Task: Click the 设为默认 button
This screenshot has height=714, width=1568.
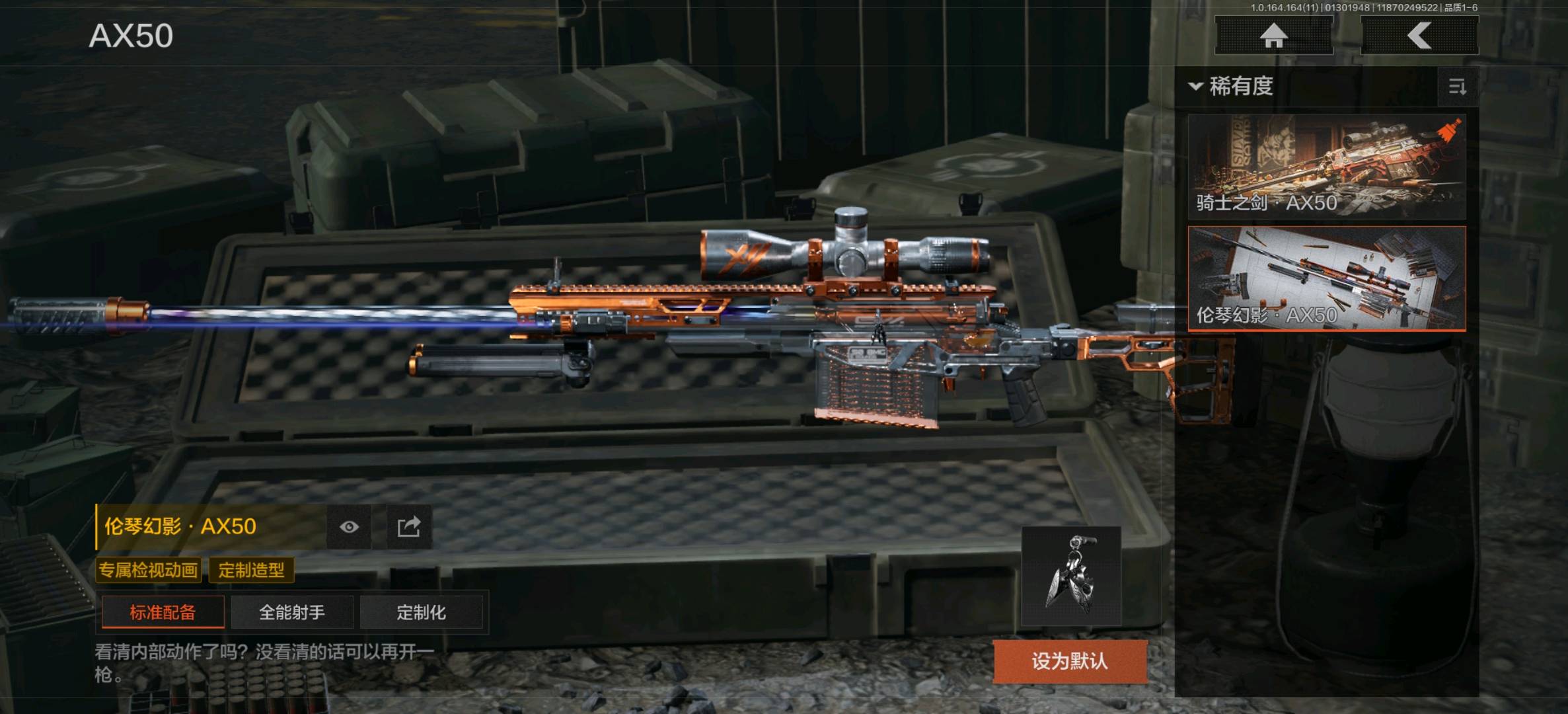Action: tap(1070, 660)
